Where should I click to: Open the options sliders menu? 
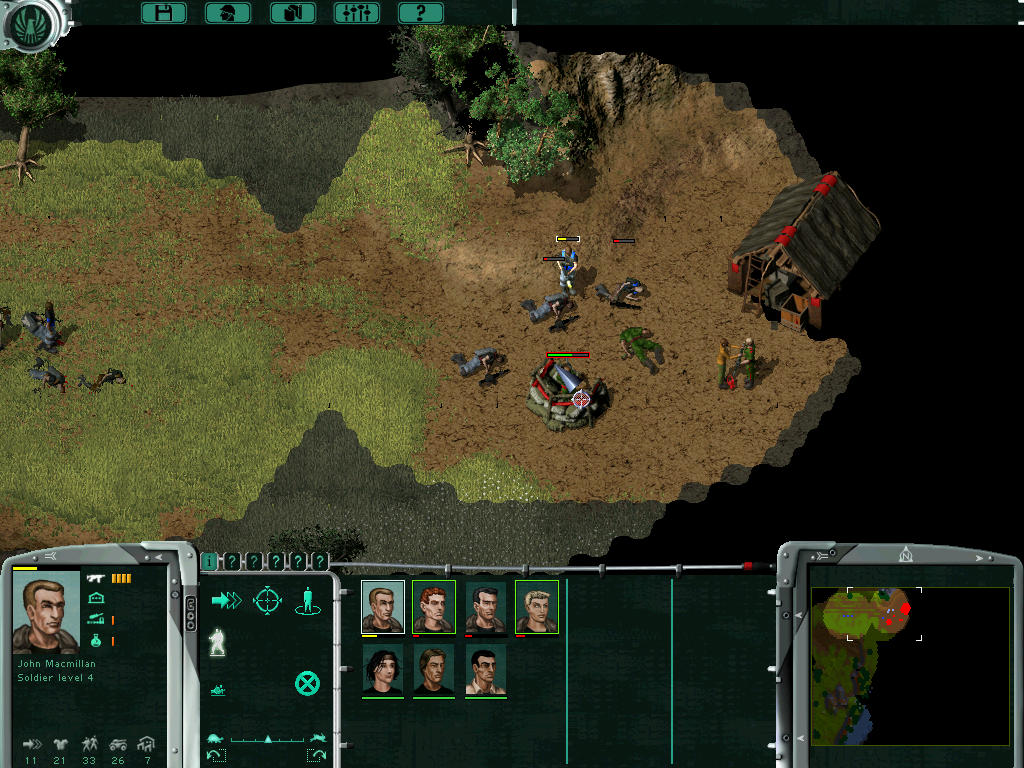(356, 13)
